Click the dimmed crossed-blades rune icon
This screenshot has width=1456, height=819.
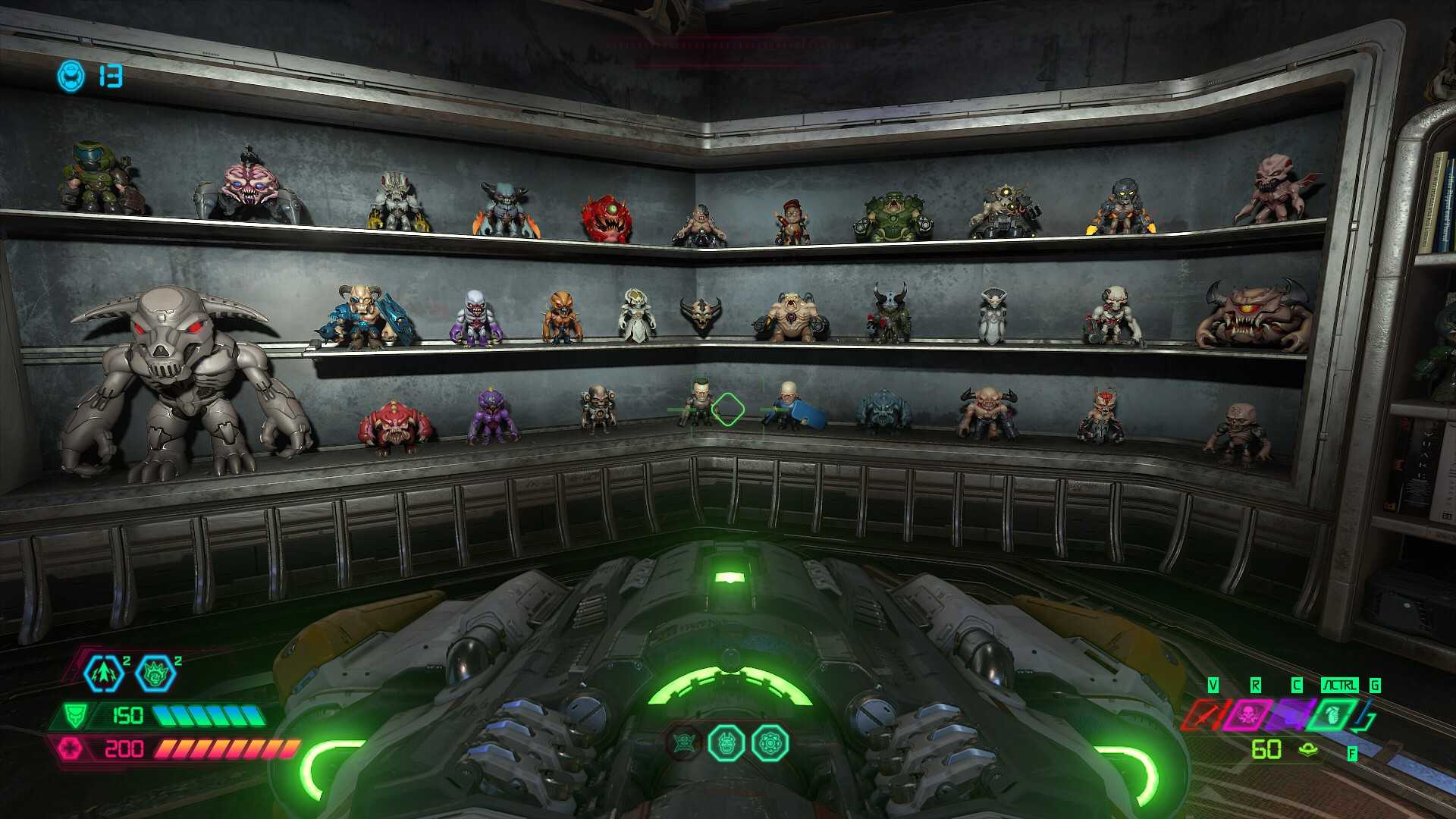[x=684, y=743]
